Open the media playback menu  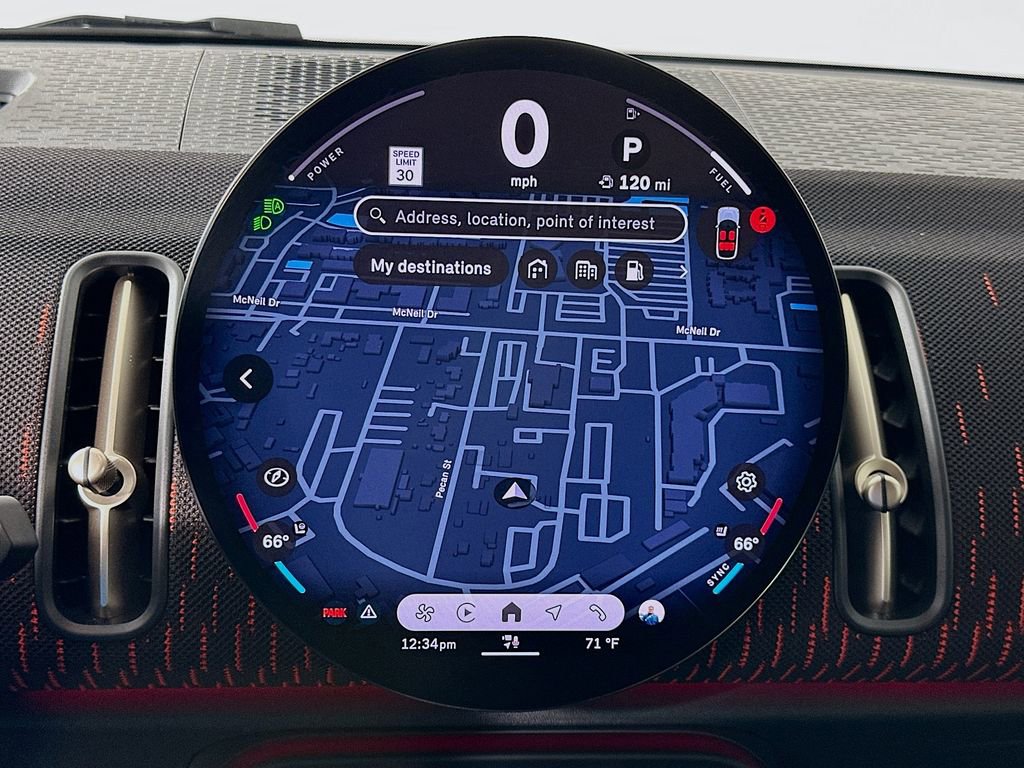pos(466,612)
